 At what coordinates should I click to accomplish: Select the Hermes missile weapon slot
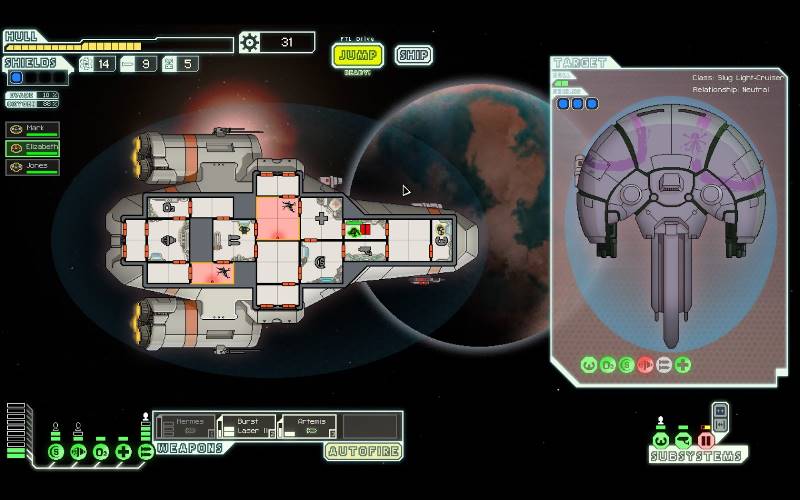point(183,427)
